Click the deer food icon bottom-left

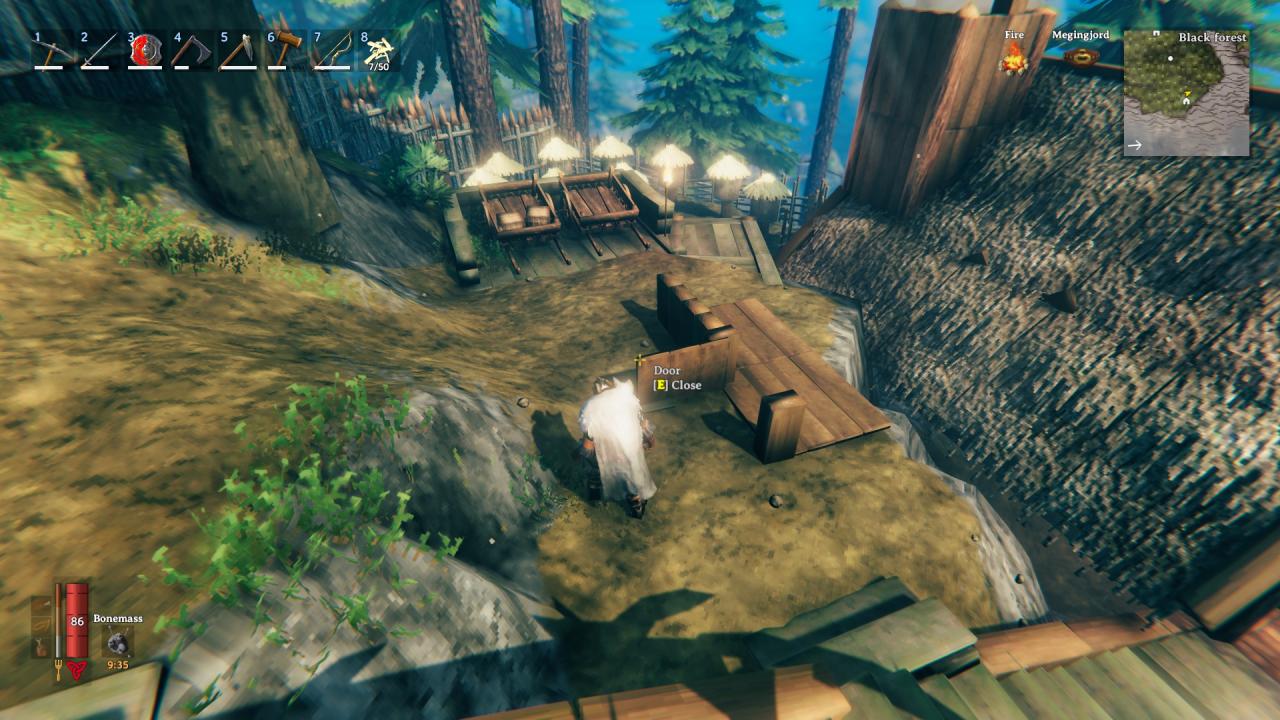click(40, 645)
